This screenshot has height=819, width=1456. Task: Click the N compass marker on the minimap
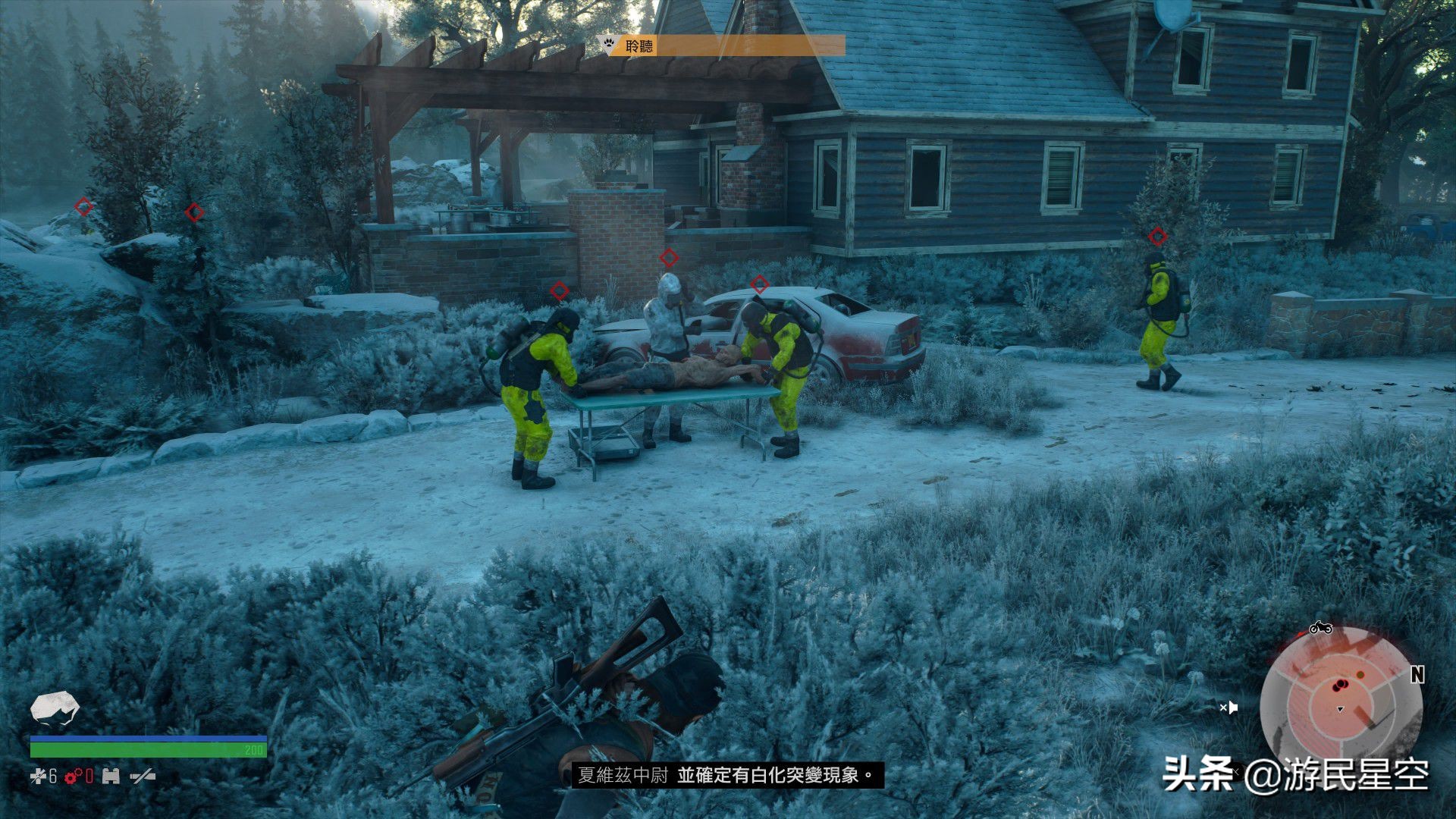coord(1417,674)
